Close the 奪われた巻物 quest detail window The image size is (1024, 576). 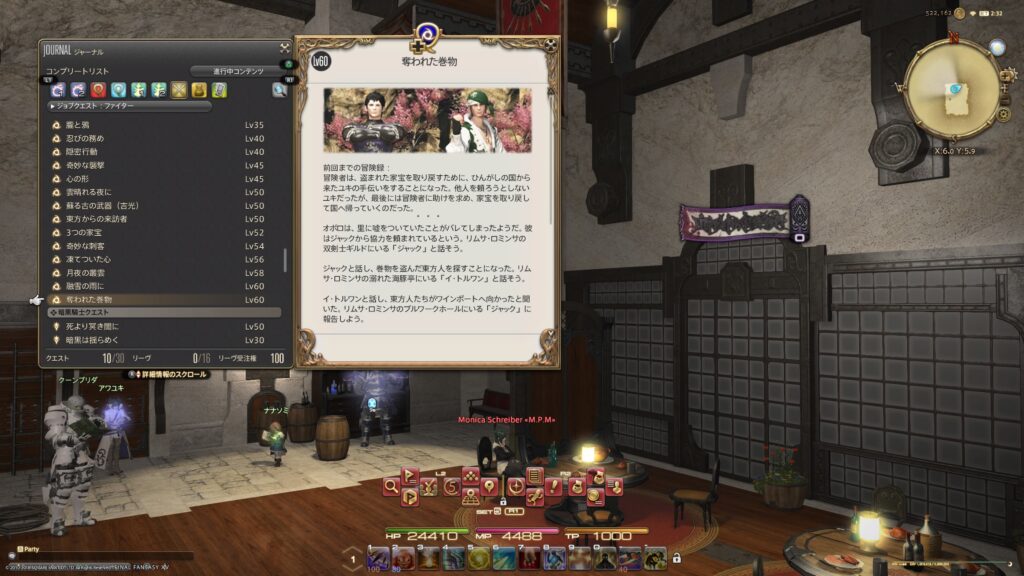point(552,45)
